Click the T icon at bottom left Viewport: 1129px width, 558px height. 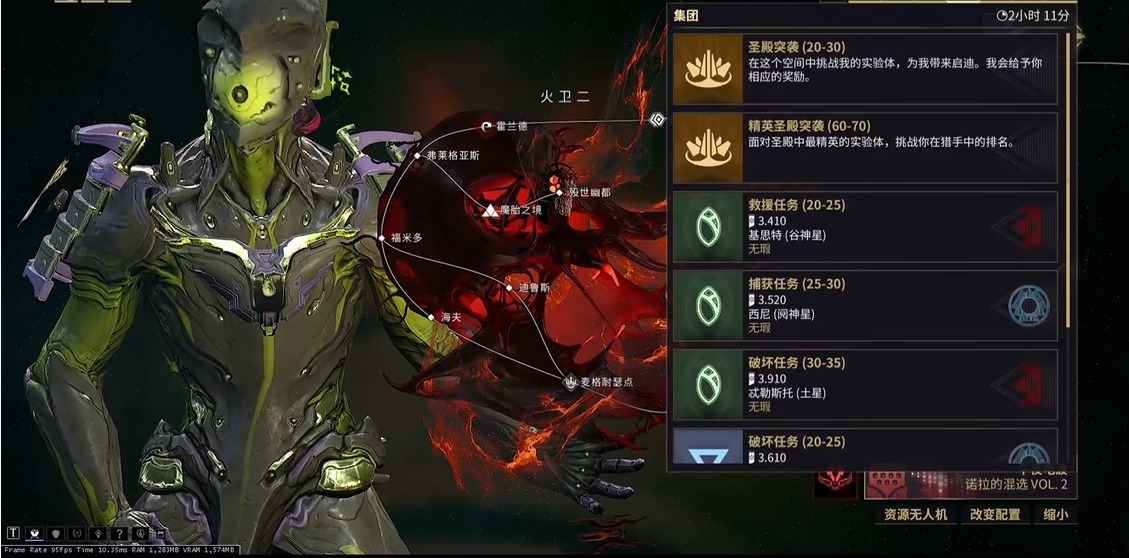pyautogui.click(x=13, y=534)
